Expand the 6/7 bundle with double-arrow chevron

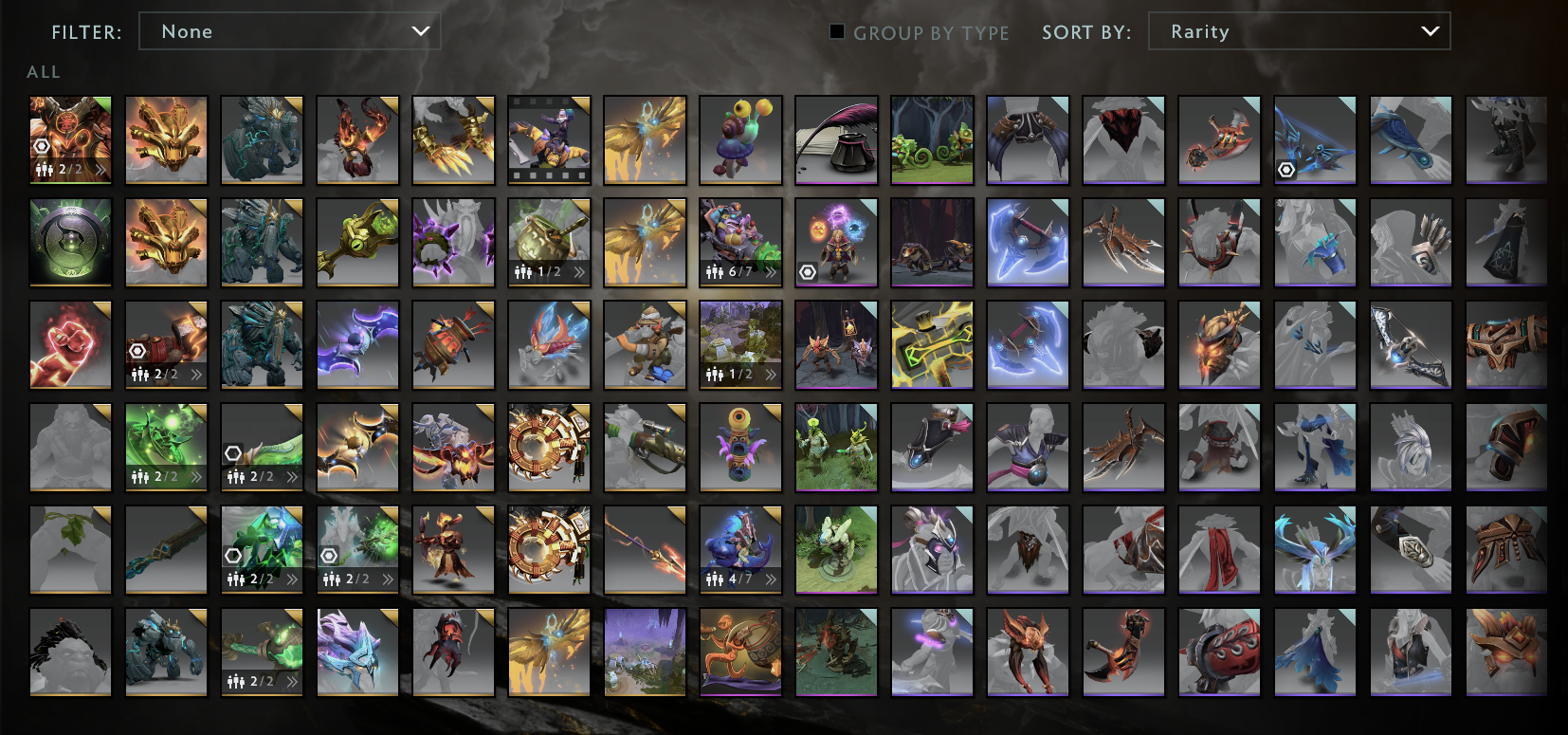pyautogui.click(x=773, y=272)
